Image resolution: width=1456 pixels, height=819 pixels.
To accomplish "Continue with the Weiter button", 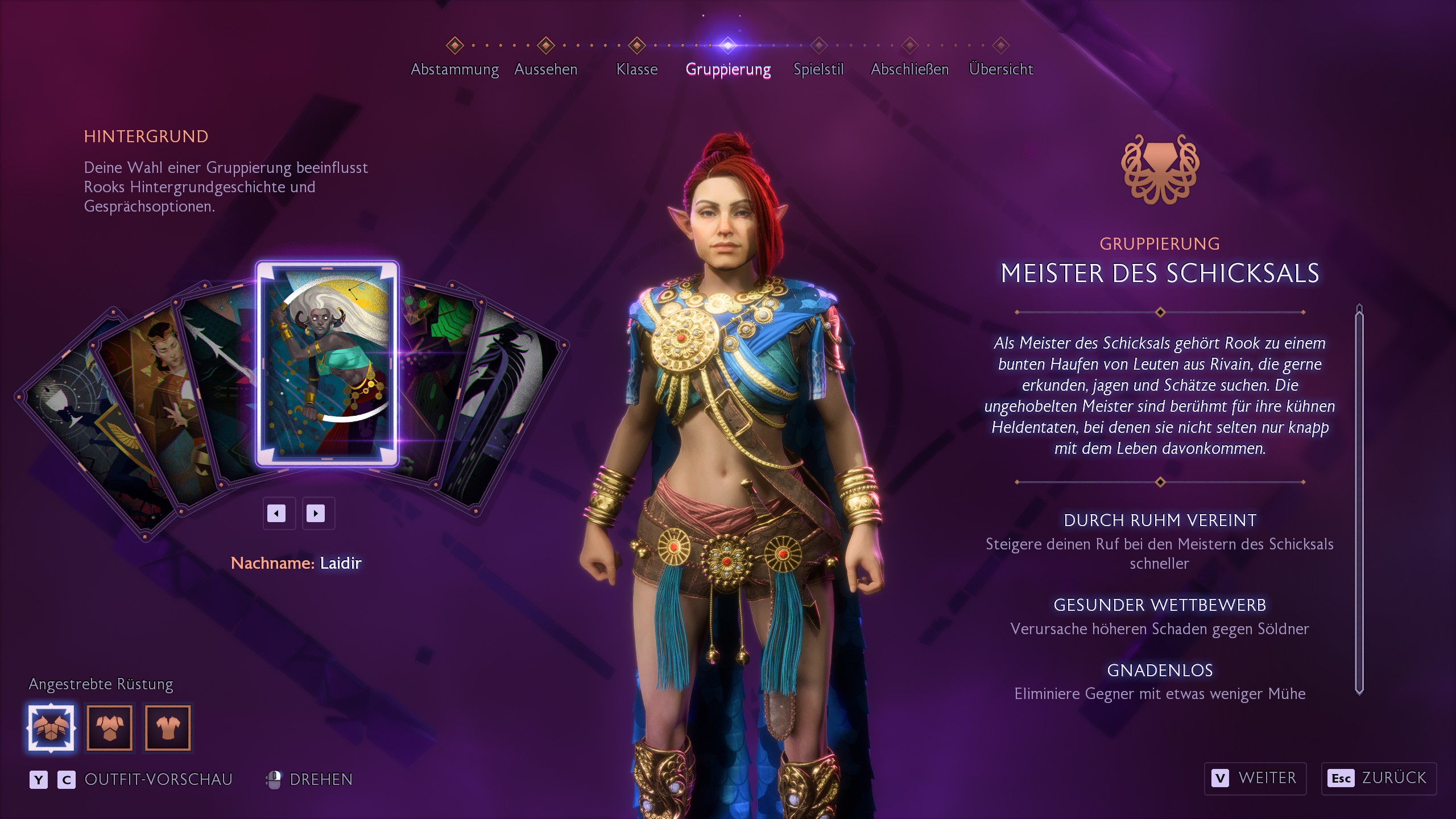I will [x=1255, y=778].
